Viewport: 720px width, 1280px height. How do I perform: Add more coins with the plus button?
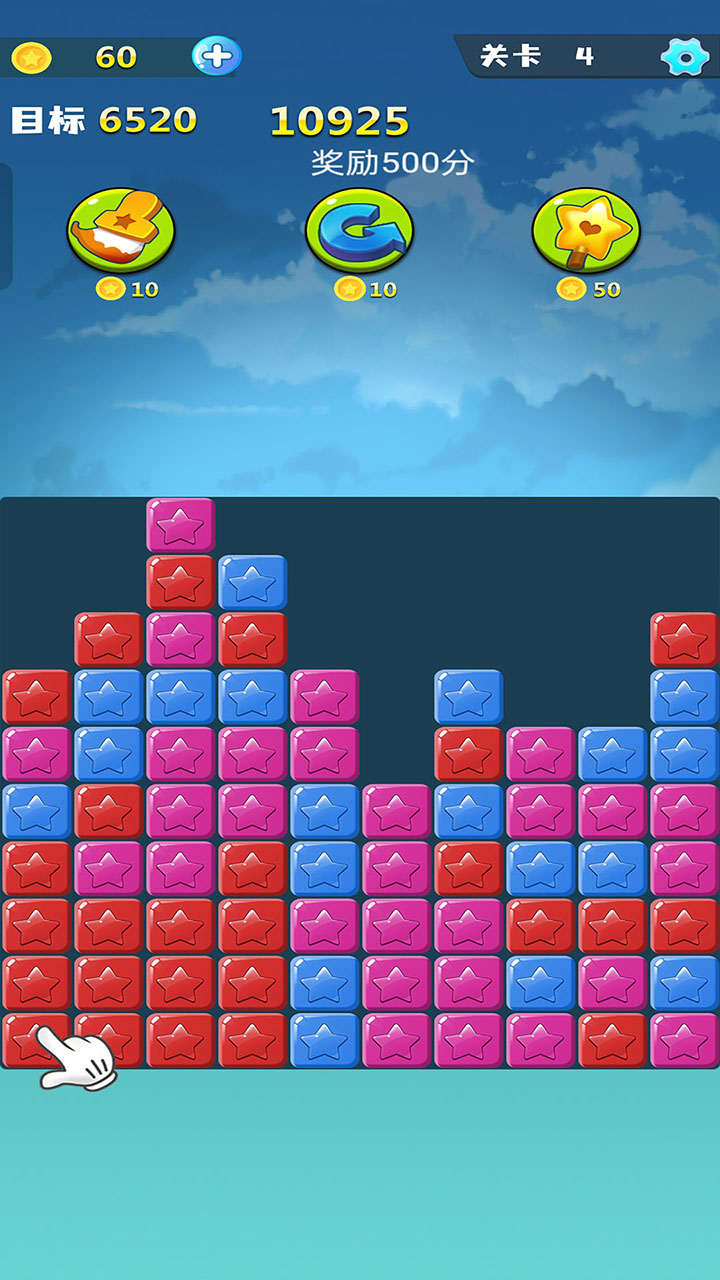pyautogui.click(x=216, y=56)
